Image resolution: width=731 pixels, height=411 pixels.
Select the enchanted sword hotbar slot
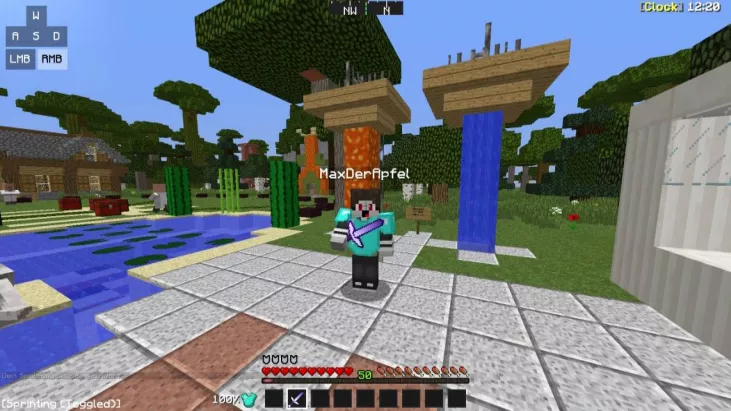tap(298, 399)
